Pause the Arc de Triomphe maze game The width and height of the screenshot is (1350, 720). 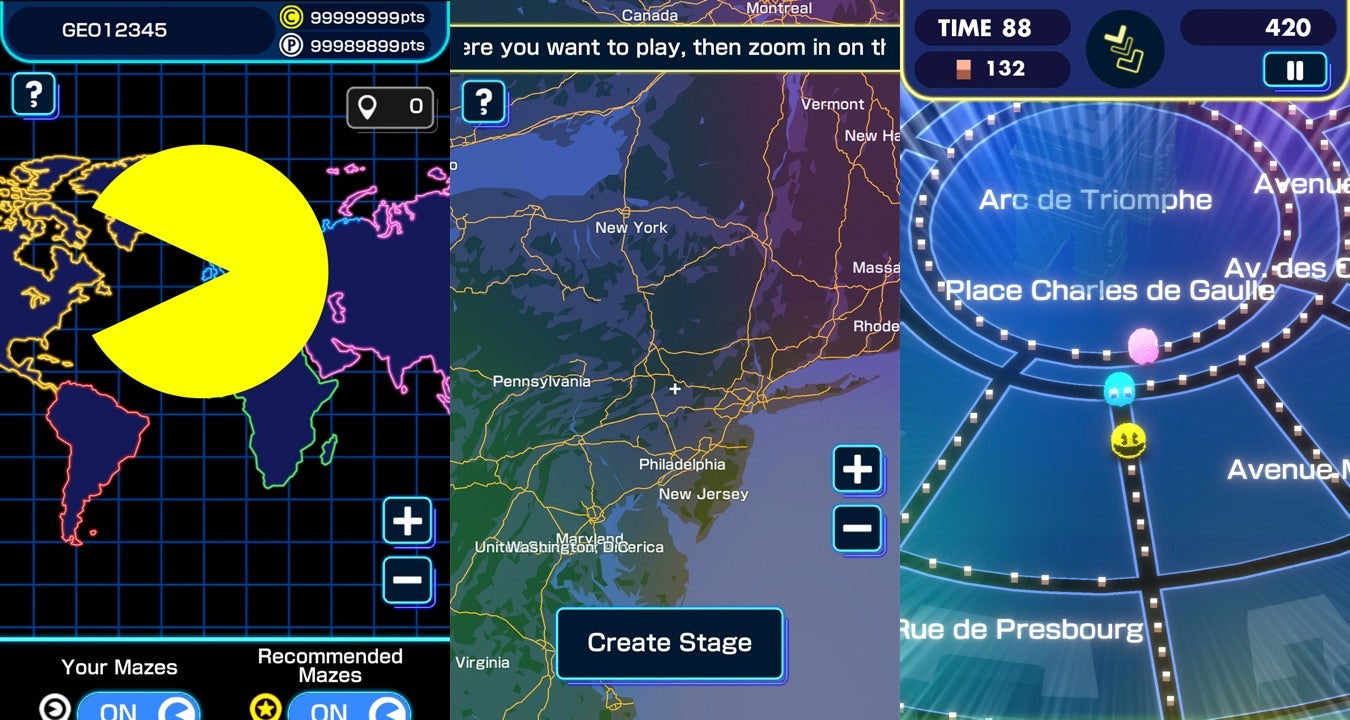pos(1294,70)
